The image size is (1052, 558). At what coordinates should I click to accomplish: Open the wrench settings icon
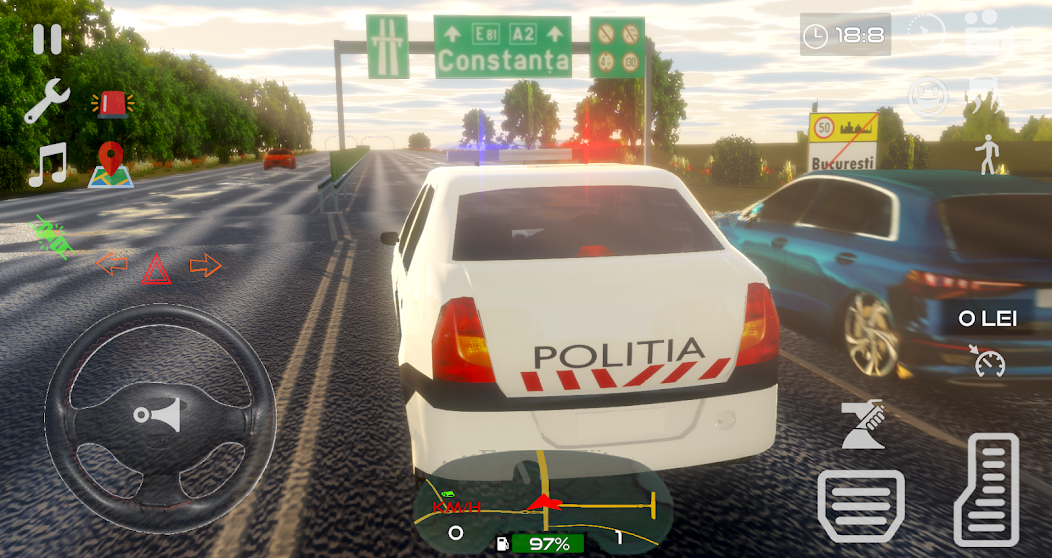pos(46,102)
